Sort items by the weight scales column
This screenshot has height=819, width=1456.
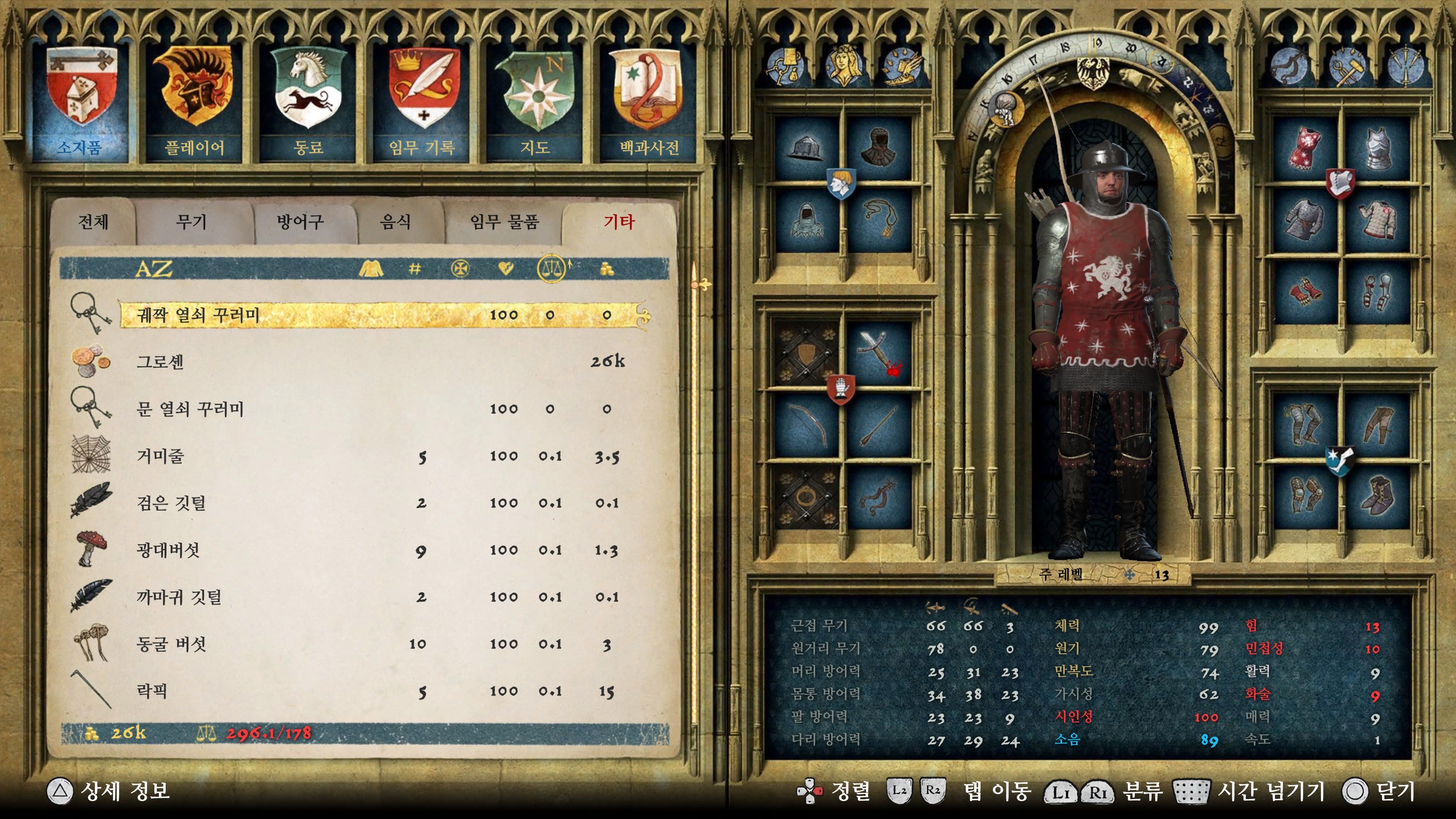pyautogui.click(x=552, y=269)
